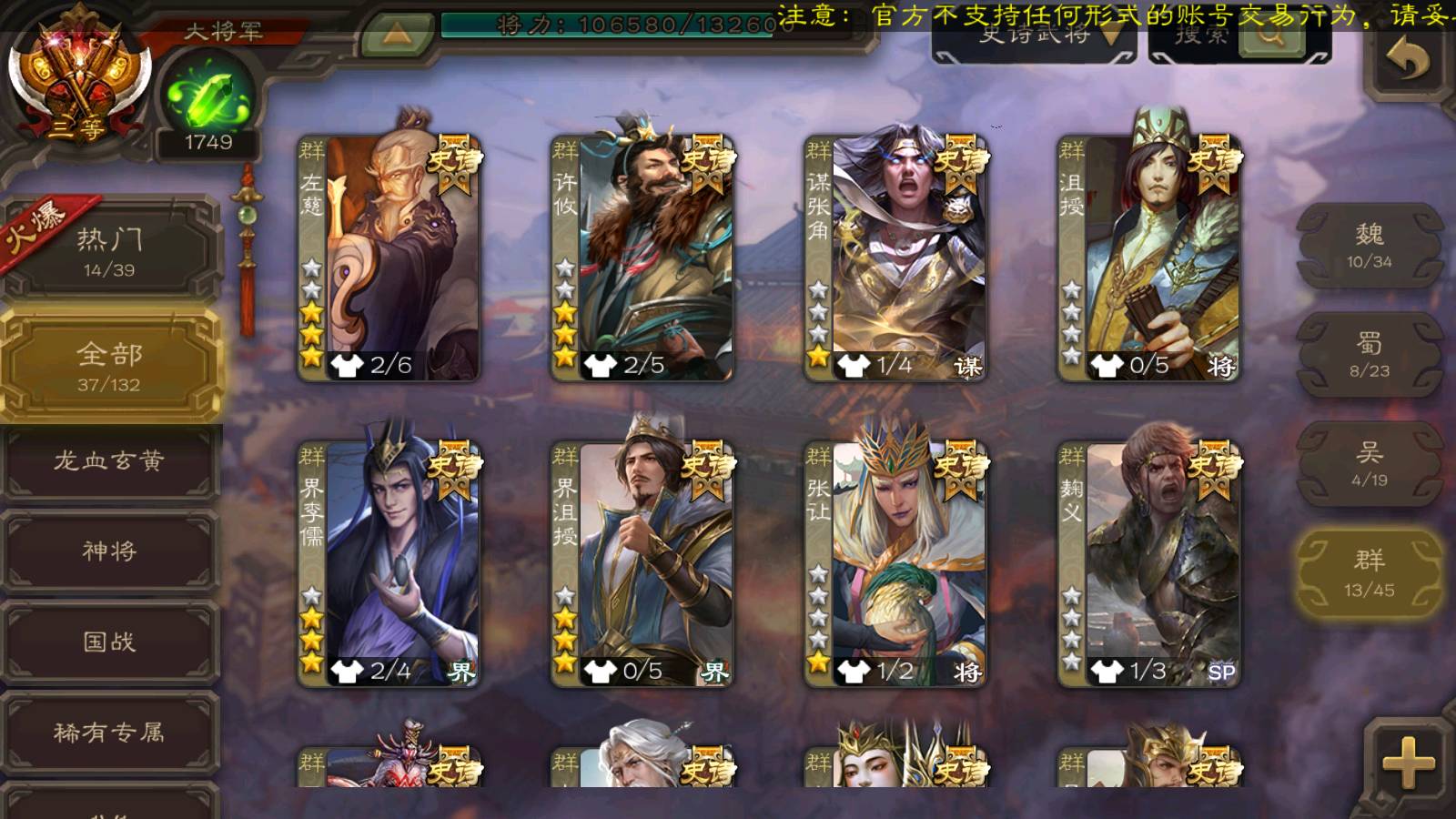Open the 谋张角 general card
The image size is (1456, 819).
pyautogui.click(x=895, y=258)
